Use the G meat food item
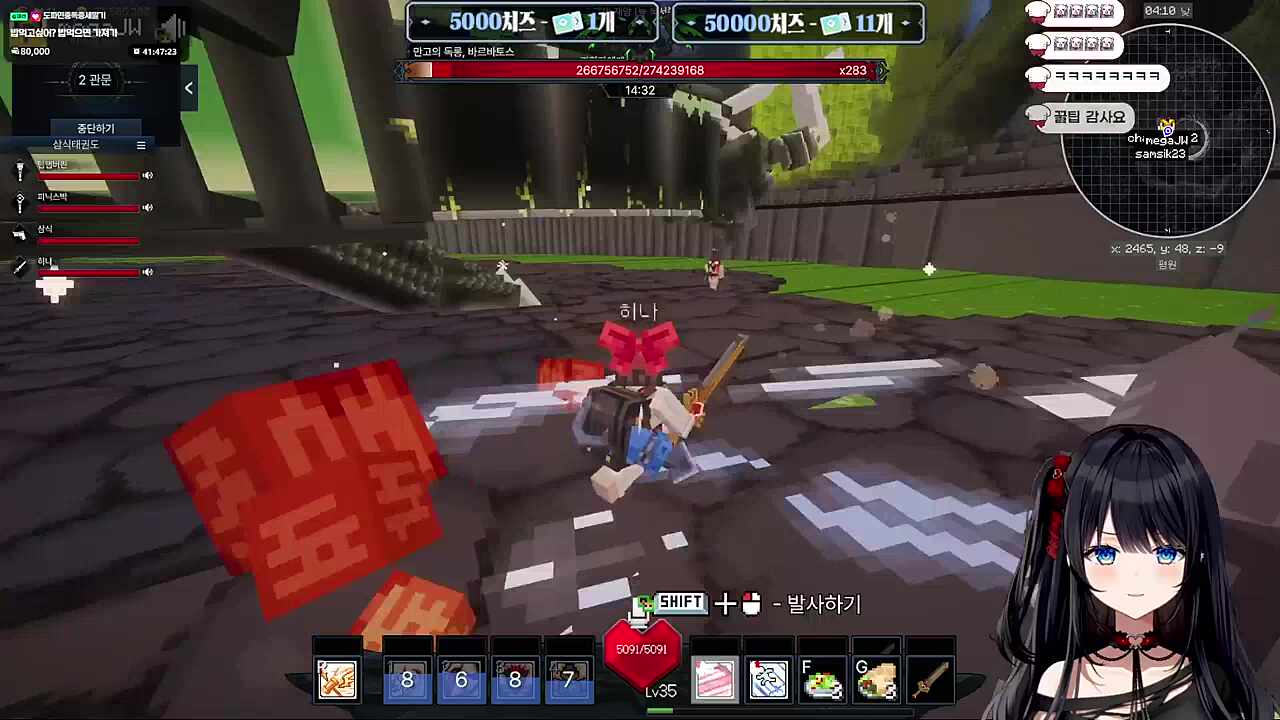Screen dimensions: 1280x720 [x=877, y=679]
